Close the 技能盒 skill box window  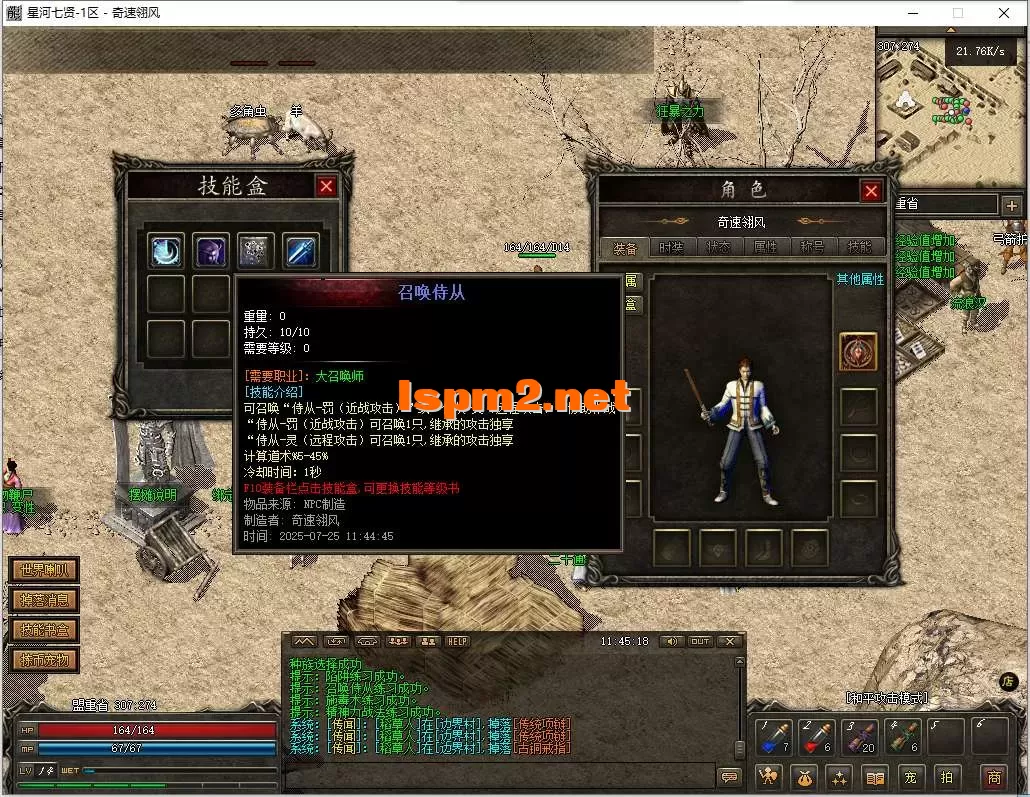click(326, 186)
